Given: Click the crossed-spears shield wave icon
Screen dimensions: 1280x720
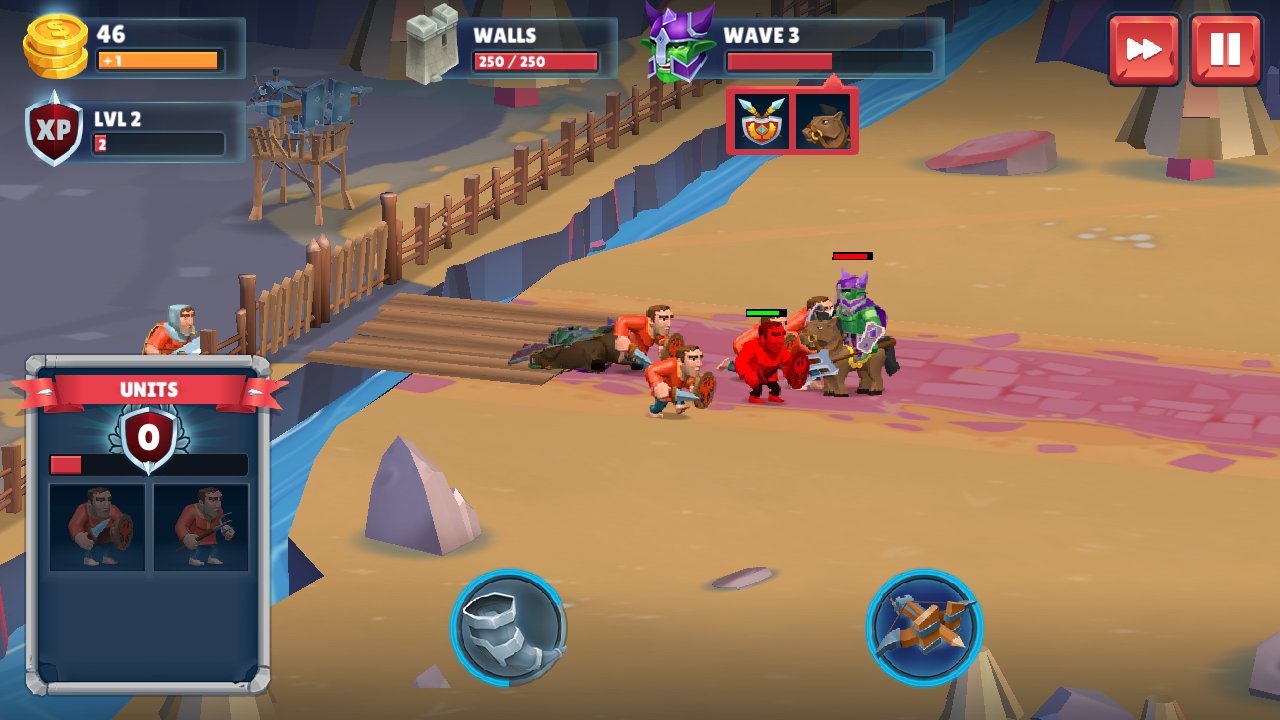Looking at the screenshot, I should tap(761, 122).
